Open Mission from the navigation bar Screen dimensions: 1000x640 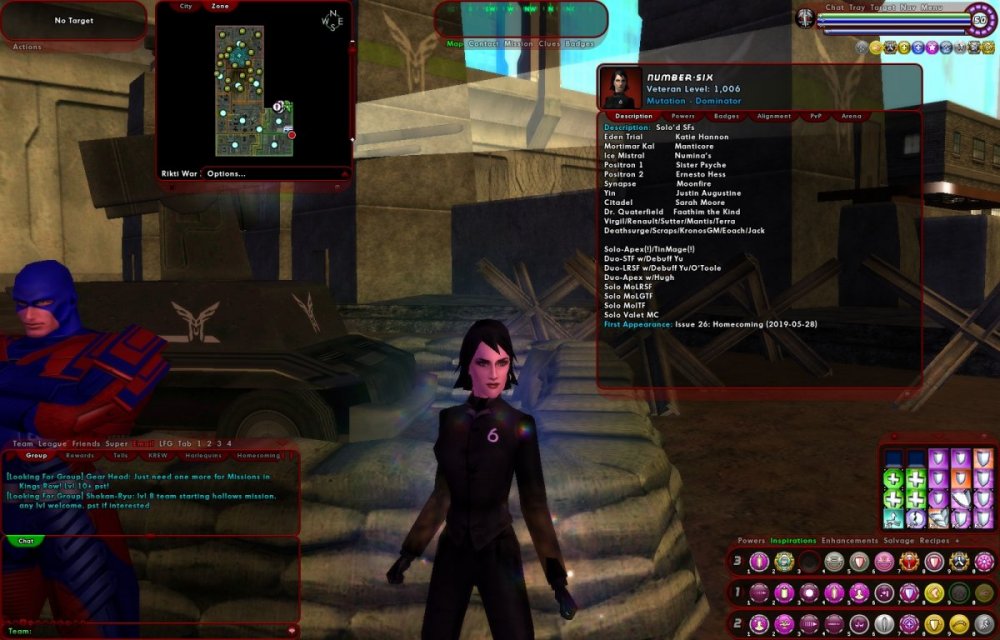[519, 44]
